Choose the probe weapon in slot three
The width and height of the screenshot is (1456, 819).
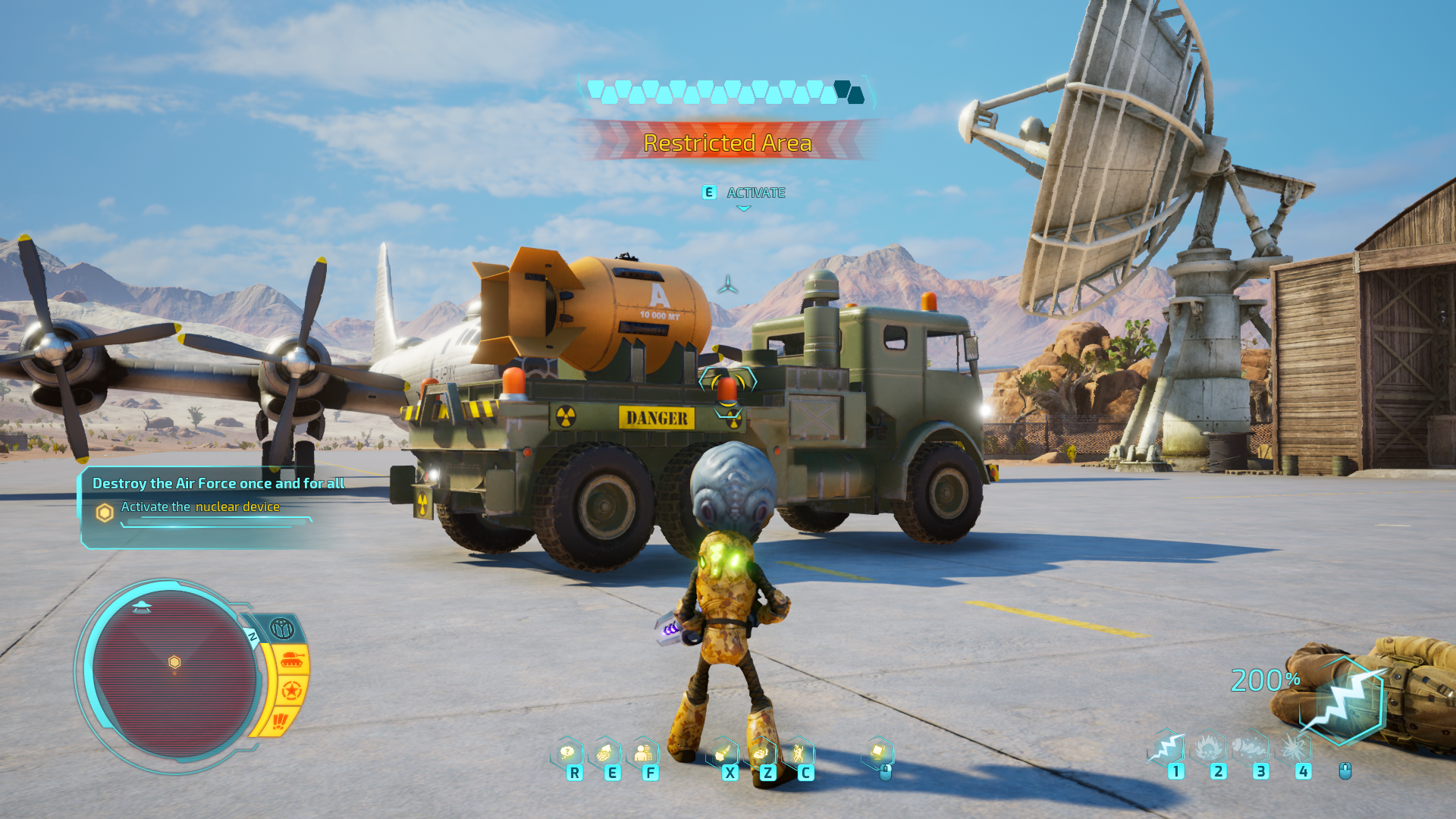point(1253,748)
